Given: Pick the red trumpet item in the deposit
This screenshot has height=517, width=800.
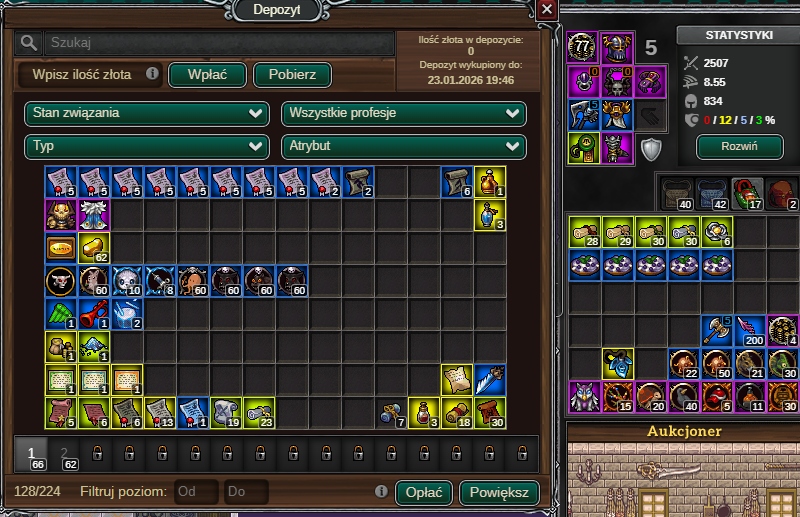Looking at the screenshot, I should [94, 313].
